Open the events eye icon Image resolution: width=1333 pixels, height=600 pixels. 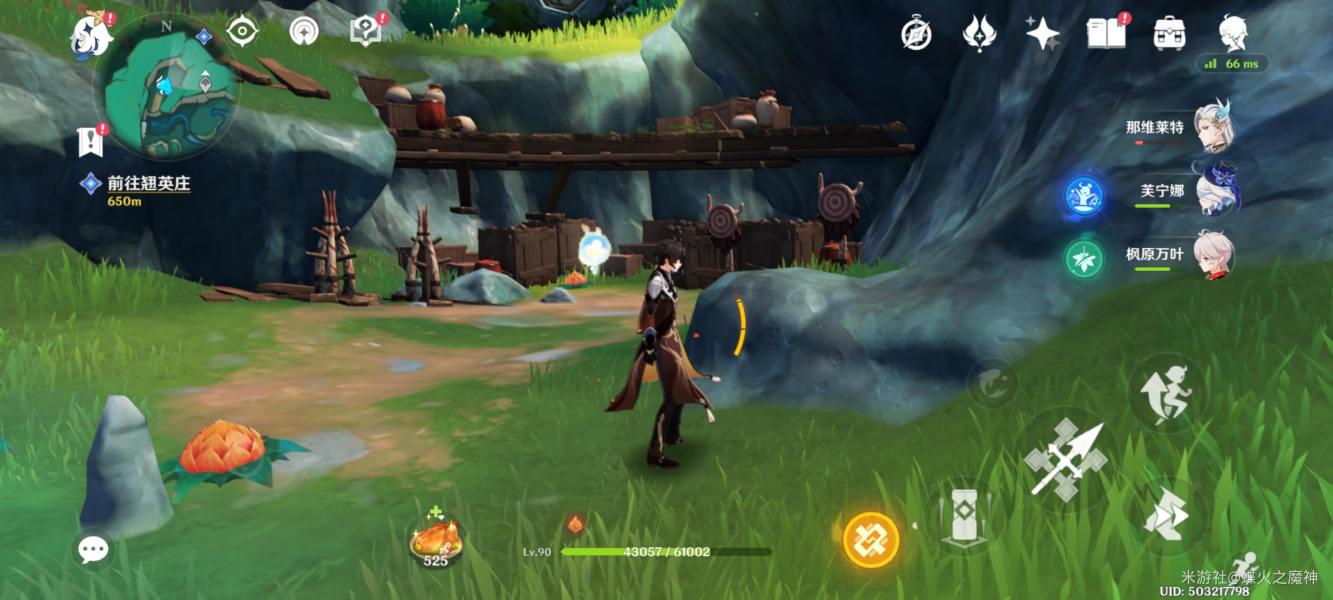pos(242,32)
